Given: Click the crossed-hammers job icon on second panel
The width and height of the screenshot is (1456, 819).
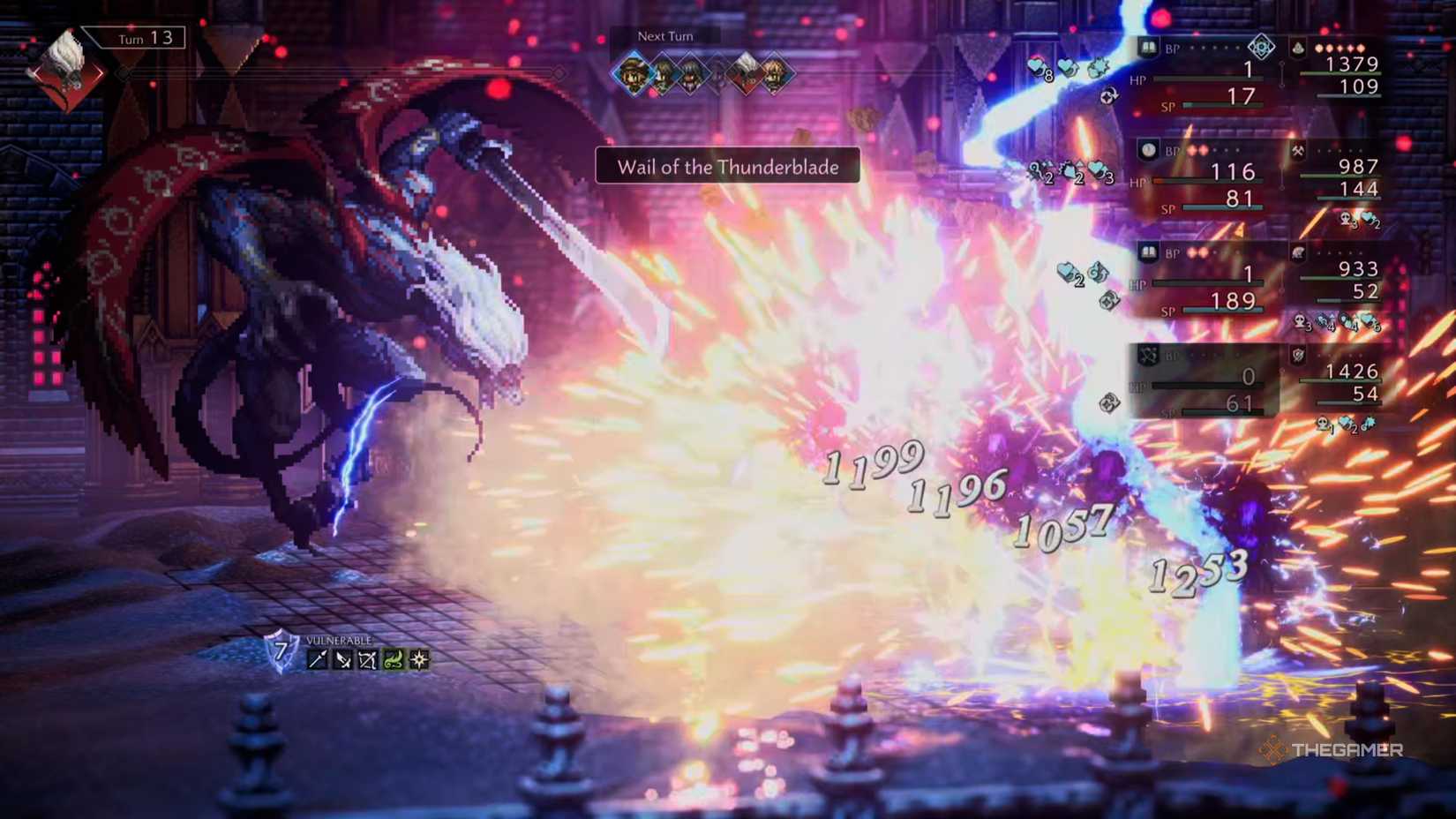Looking at the screenshot, I should (x=1297, y=151).
